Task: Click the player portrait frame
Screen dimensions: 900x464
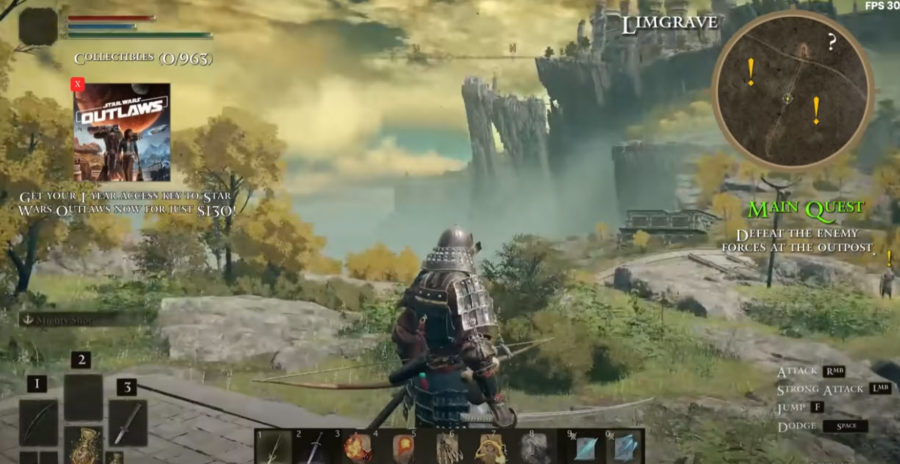Action: pos(38,27)
